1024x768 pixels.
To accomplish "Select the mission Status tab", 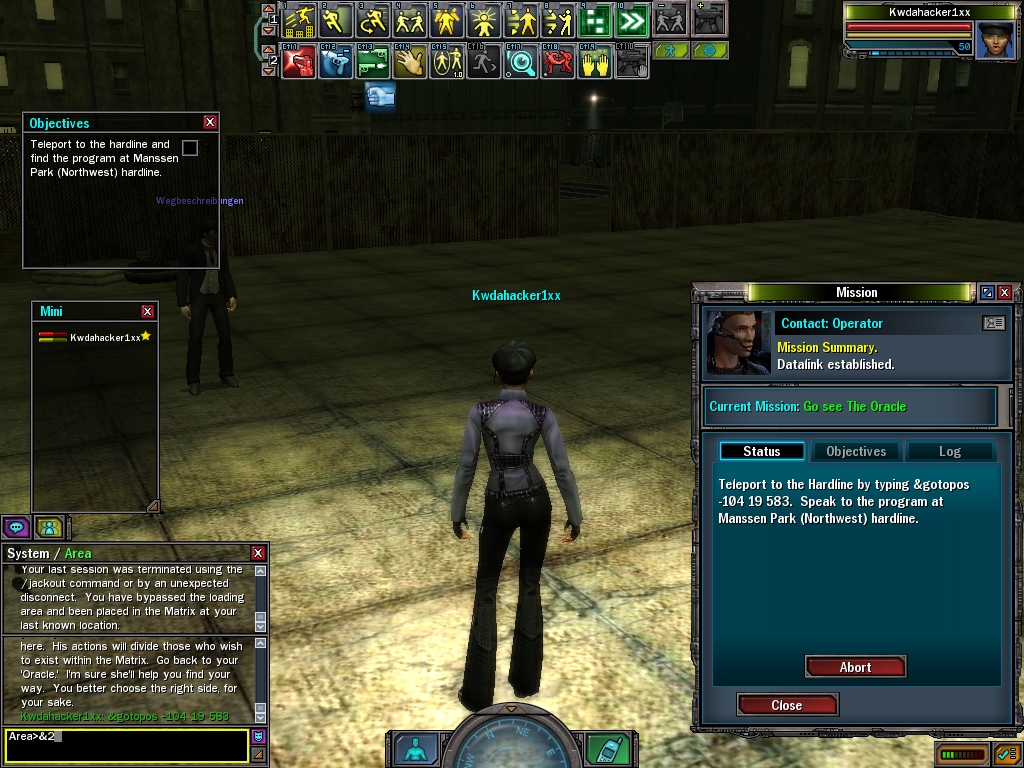I will pyautogui.click(x=761, y=451).
